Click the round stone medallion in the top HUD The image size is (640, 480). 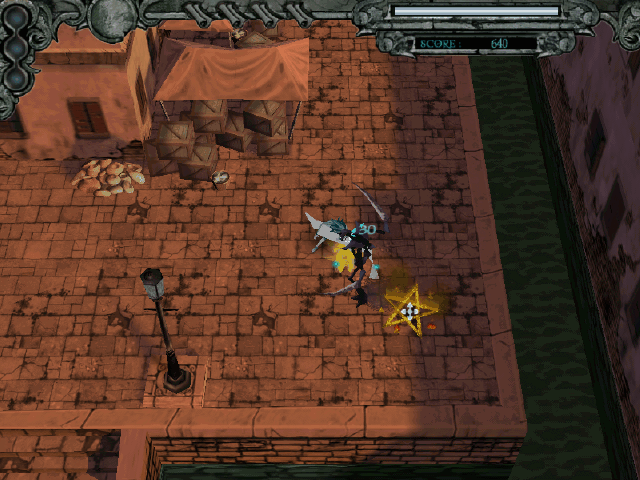[111, 15]
